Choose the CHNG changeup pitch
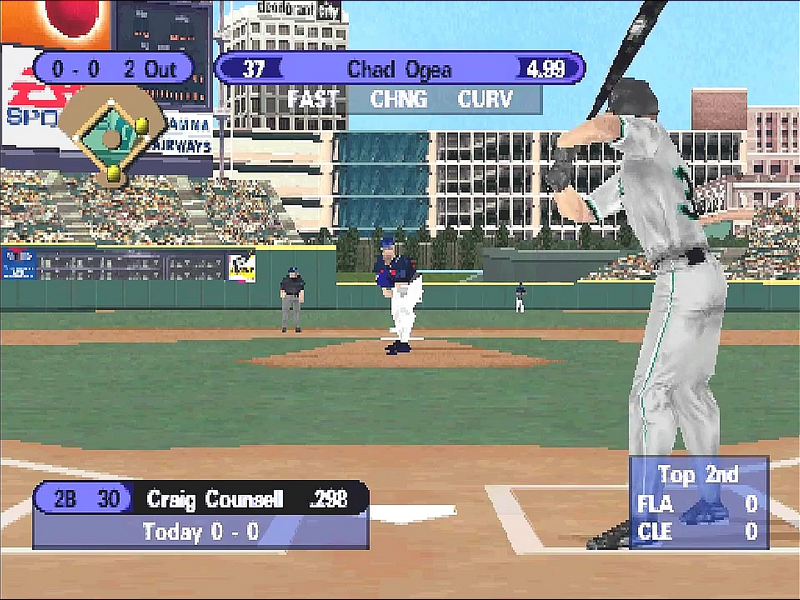800x600 pixels. [398, 99]
